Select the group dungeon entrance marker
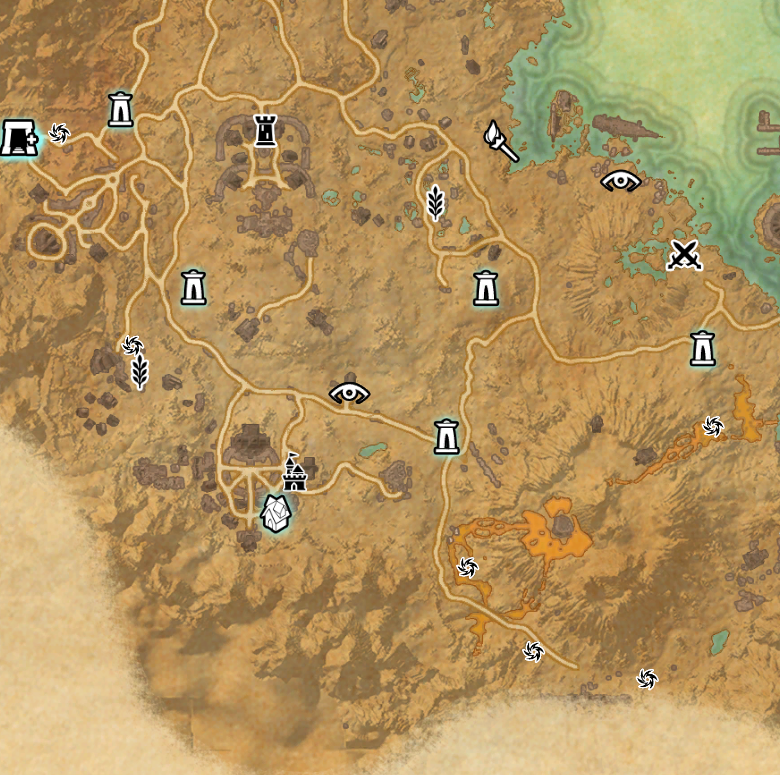 click(18, 137)
